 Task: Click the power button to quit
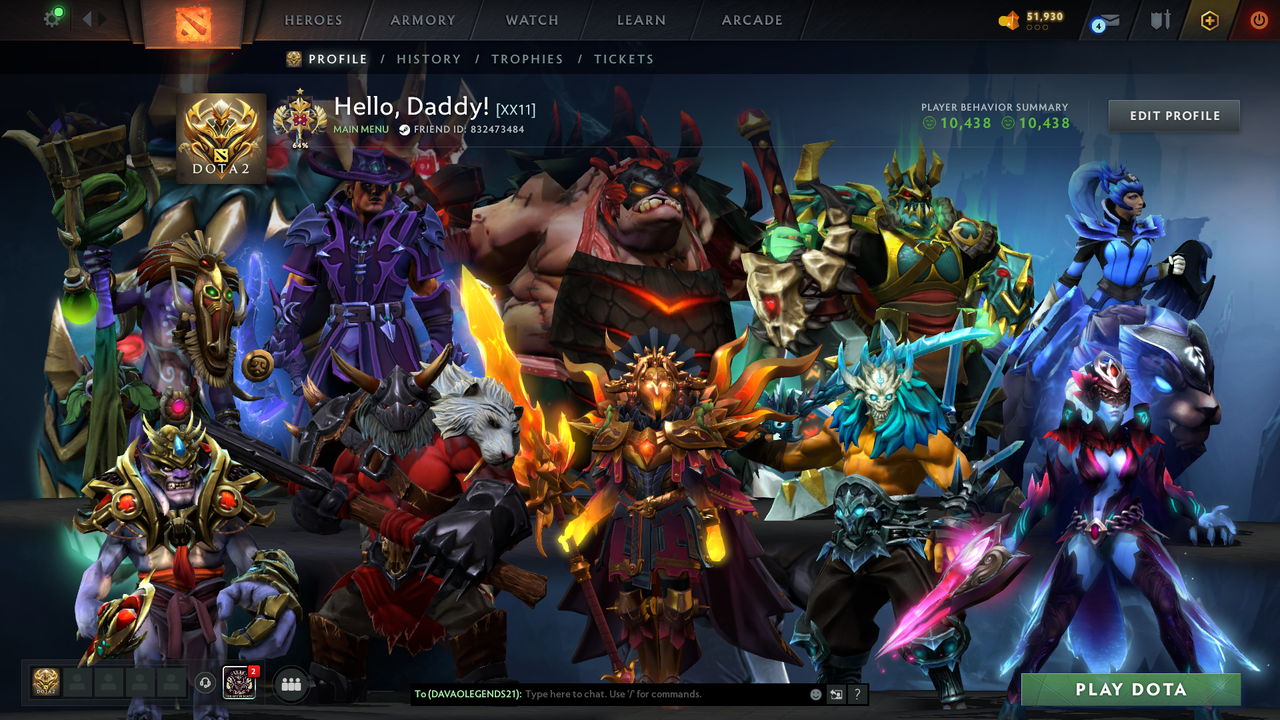1258,19
